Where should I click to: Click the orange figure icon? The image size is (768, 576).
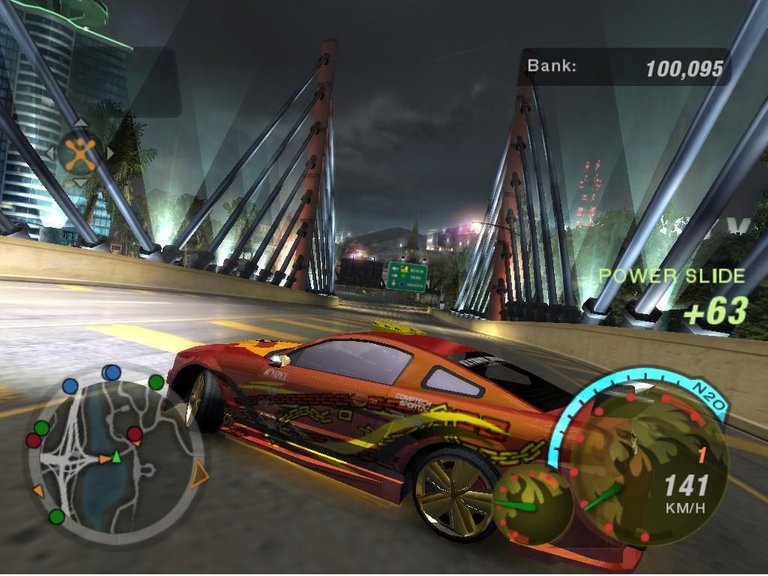80,152
